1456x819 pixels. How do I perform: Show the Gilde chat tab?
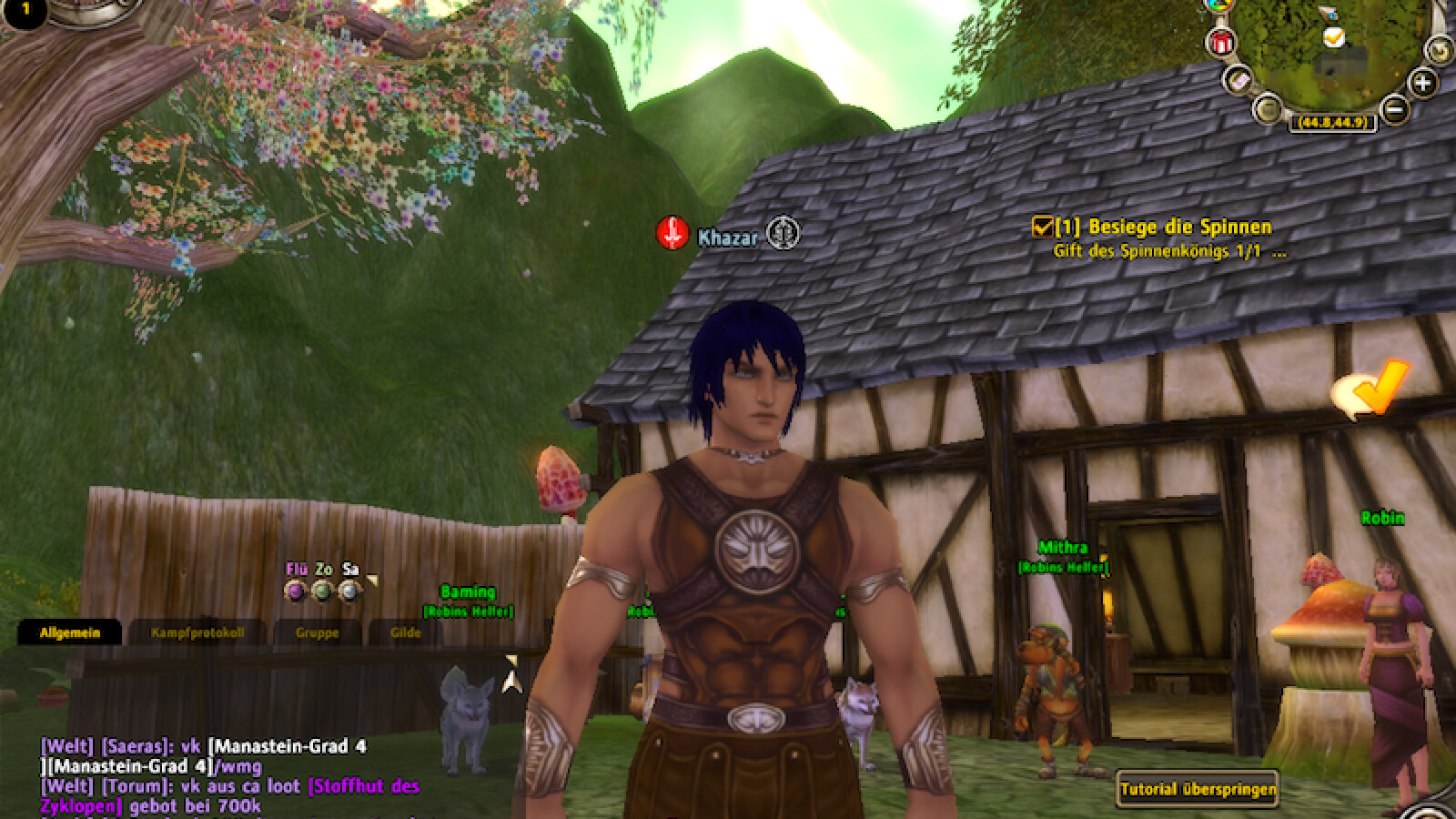[405, 632]
